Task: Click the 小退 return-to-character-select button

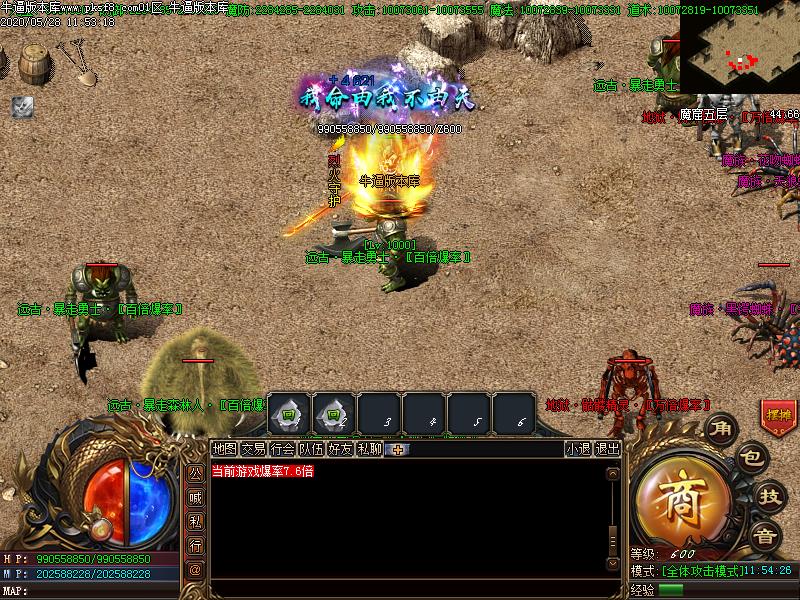Action: click(578, 449)
